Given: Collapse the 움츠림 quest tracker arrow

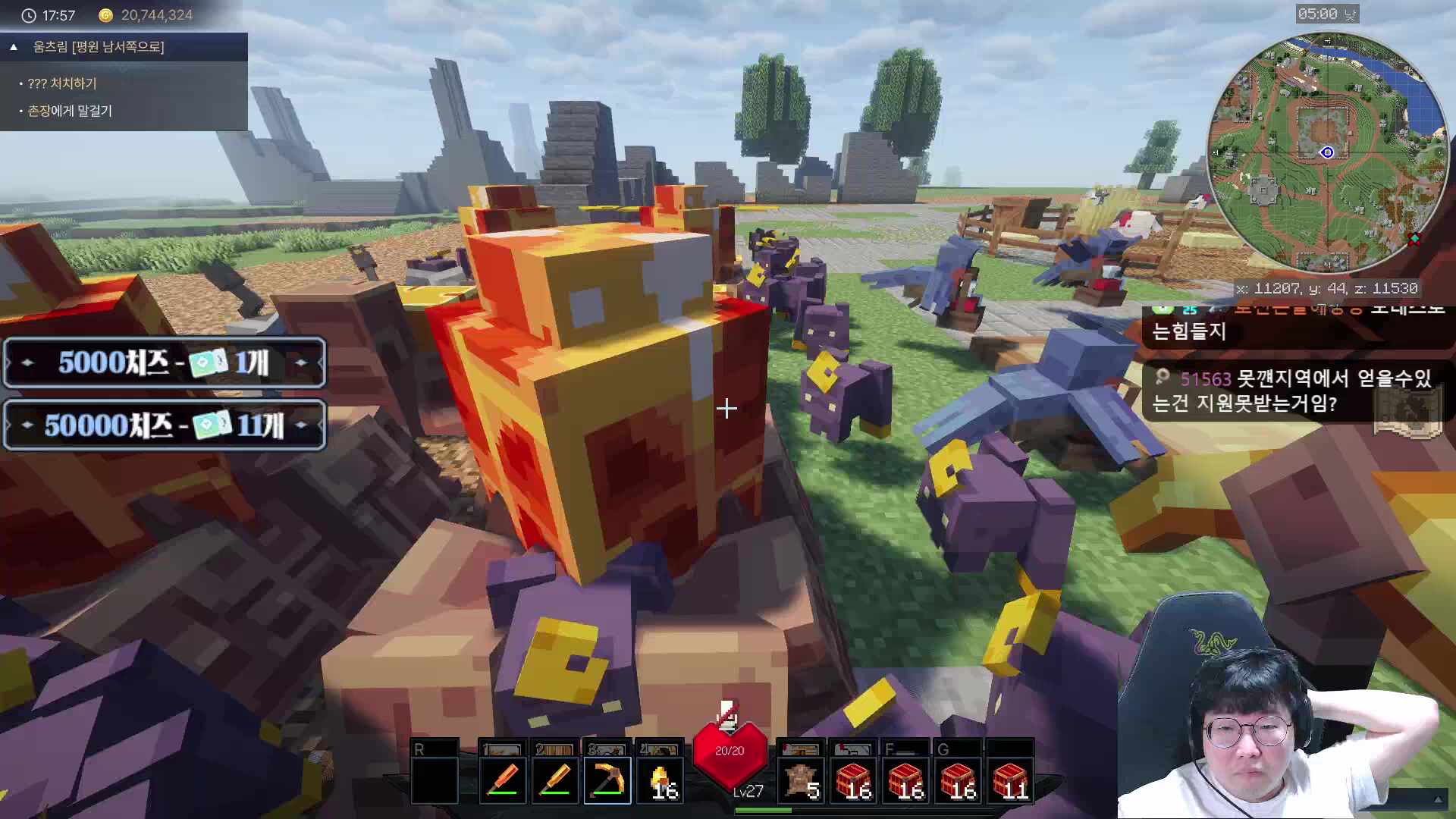Looking at the screenshot, I should pyautogui.click(x=14, y=47).
